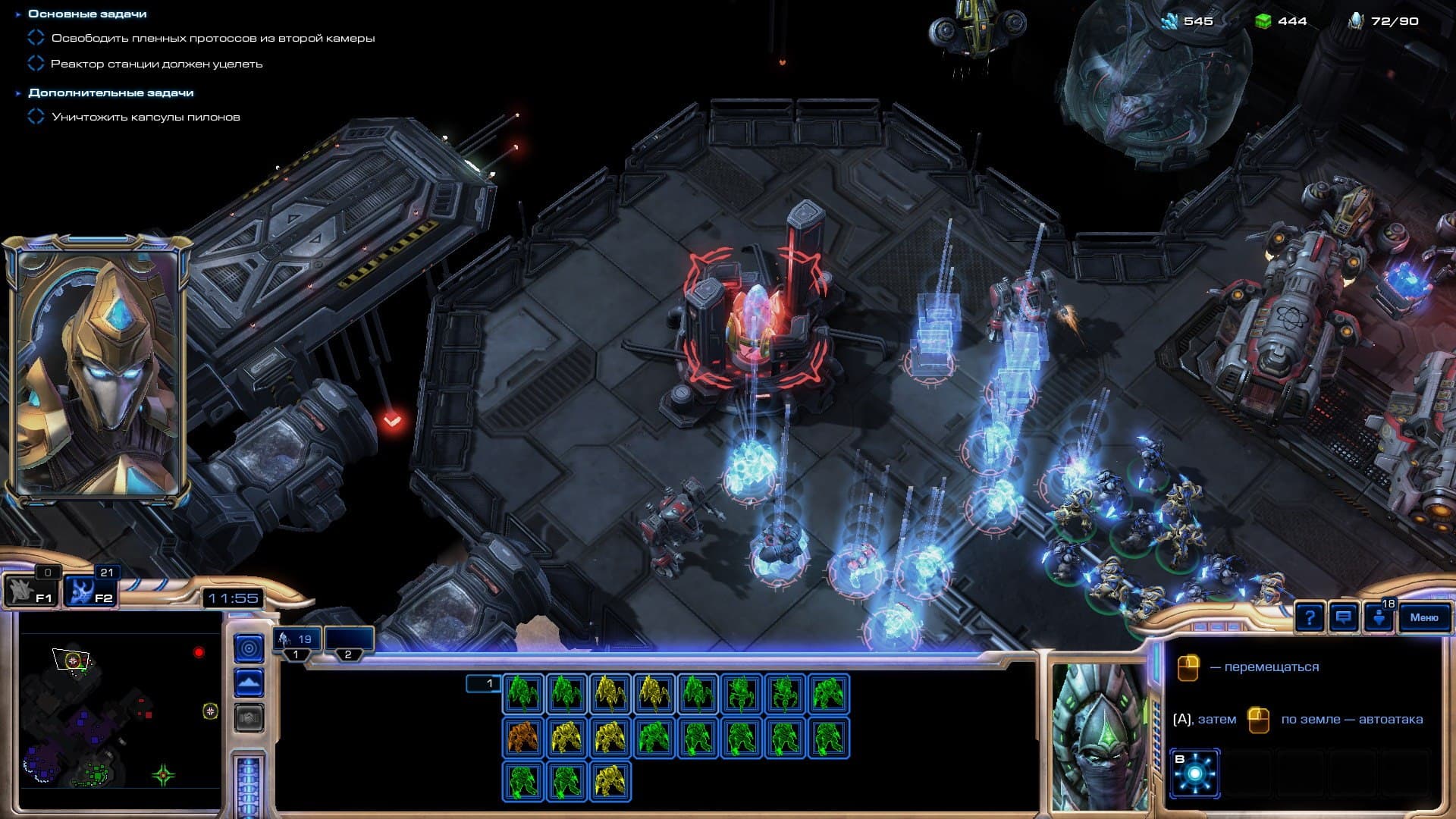Click the handshake alliance button beside minimap
This screenshot has height=819, width=1456.
[249, 717]
